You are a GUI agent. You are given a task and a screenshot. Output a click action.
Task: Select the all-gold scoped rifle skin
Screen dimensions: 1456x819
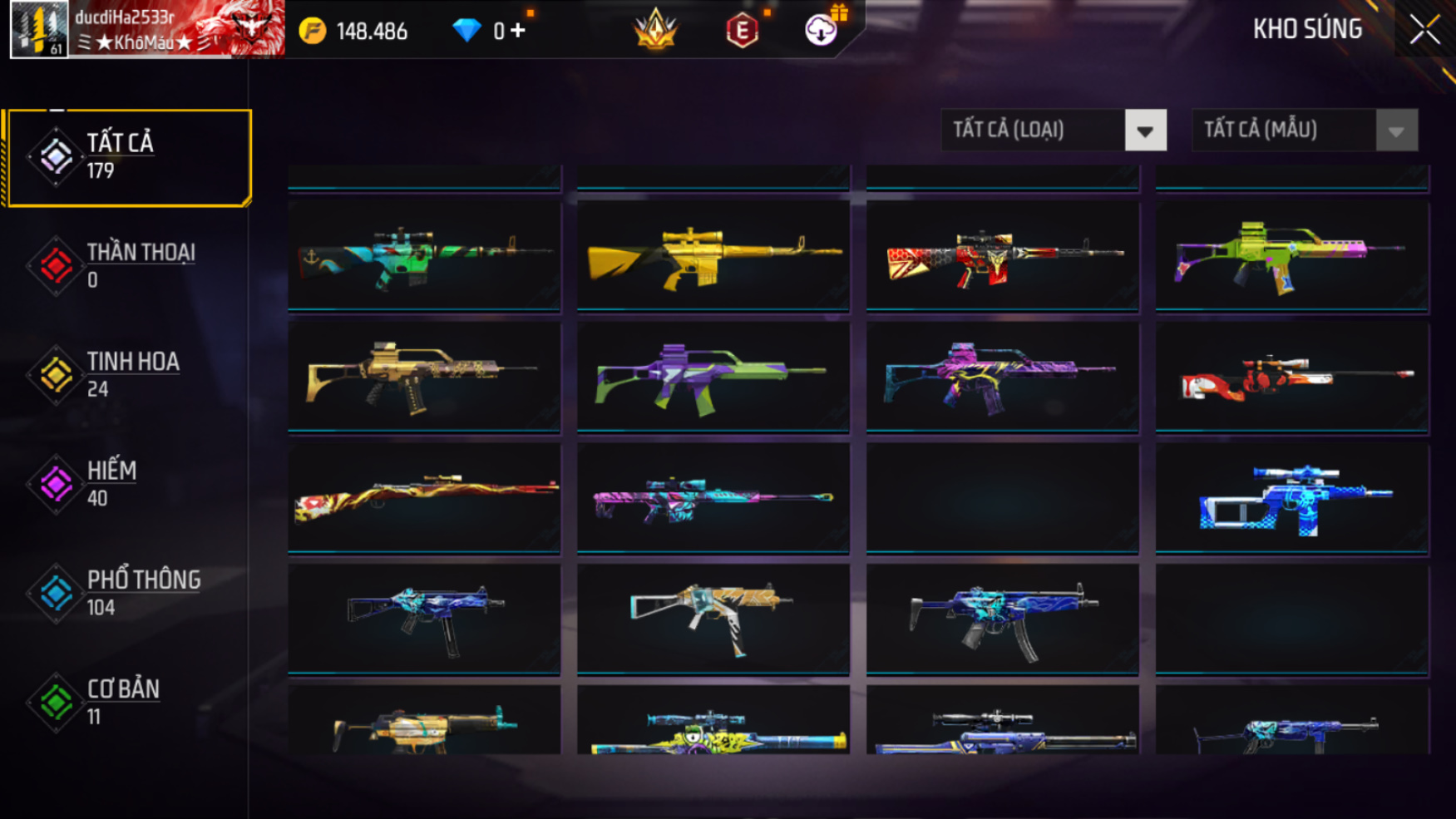pos(713,254)
